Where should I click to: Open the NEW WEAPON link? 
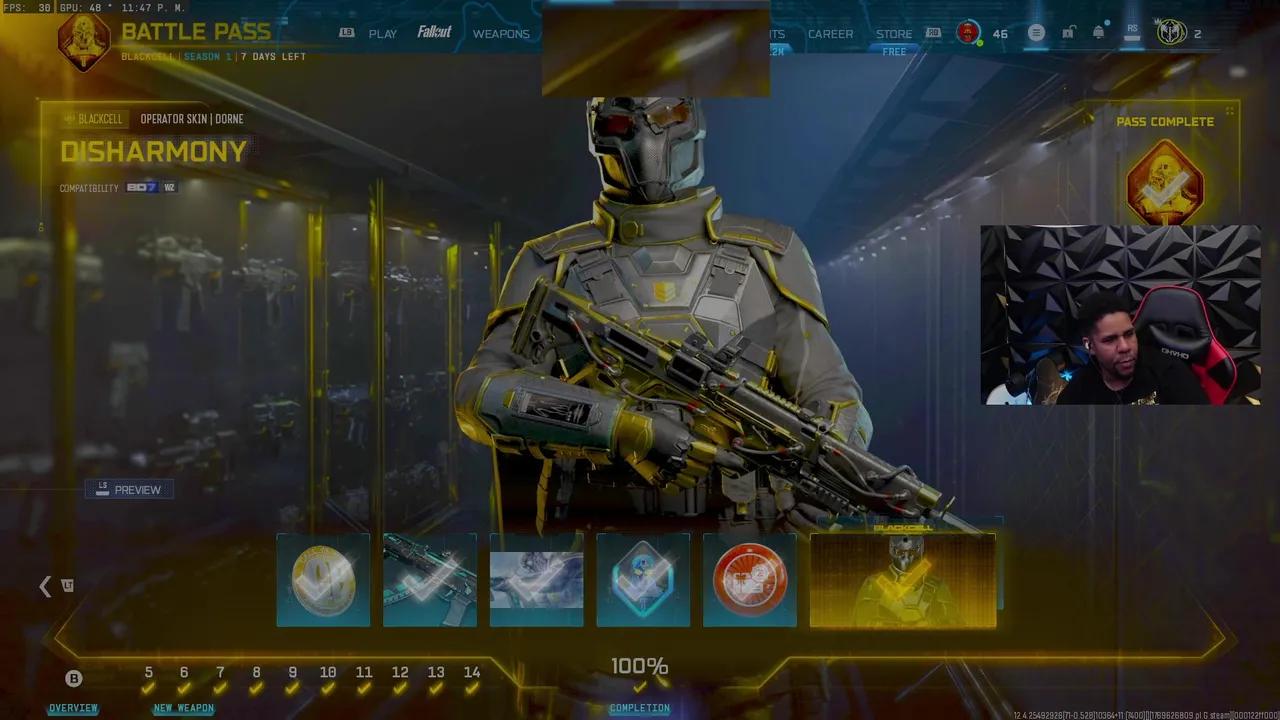click(x=184, y=707)
